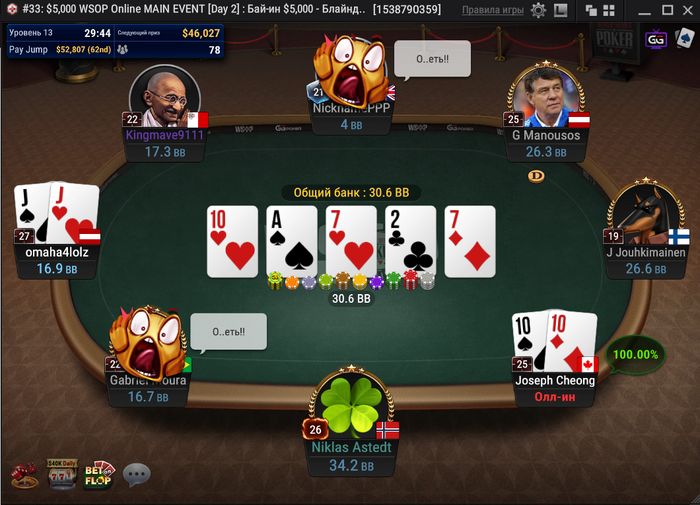Click the square L button in title bar
The image size is (700, 505).
[559, 10]
